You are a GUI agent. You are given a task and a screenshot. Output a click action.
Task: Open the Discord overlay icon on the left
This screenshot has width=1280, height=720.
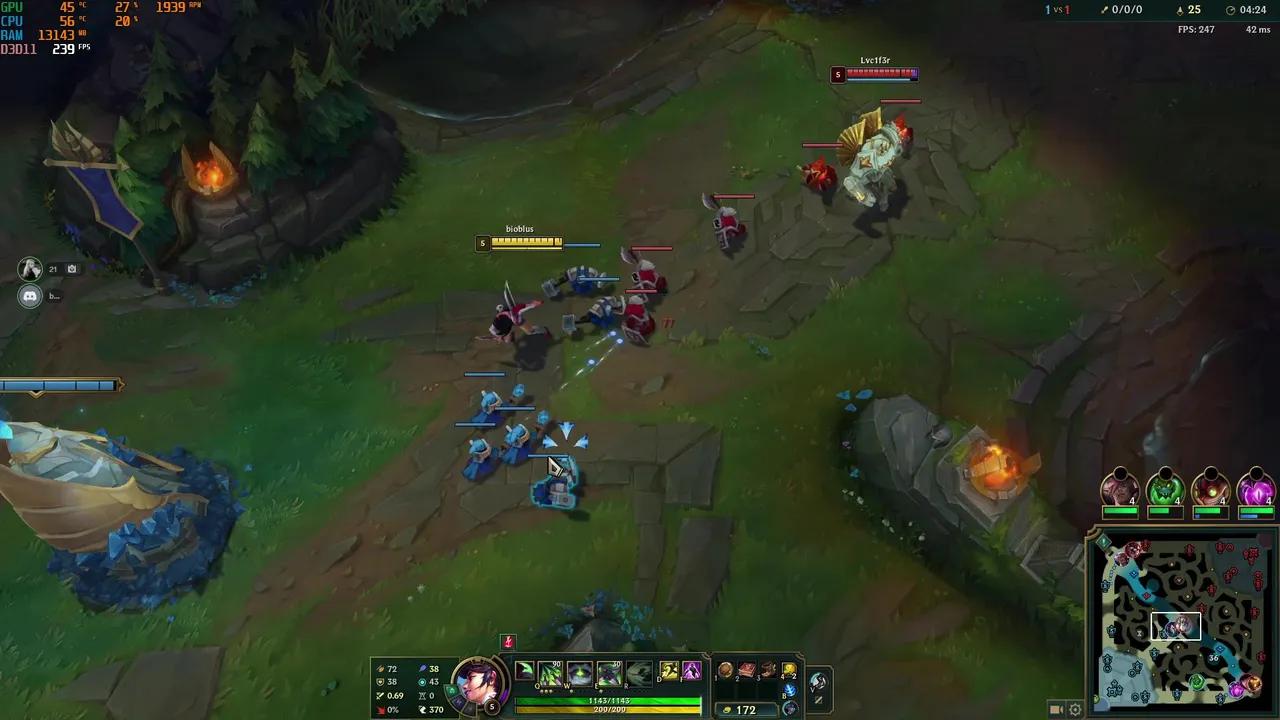pos(29,297)
